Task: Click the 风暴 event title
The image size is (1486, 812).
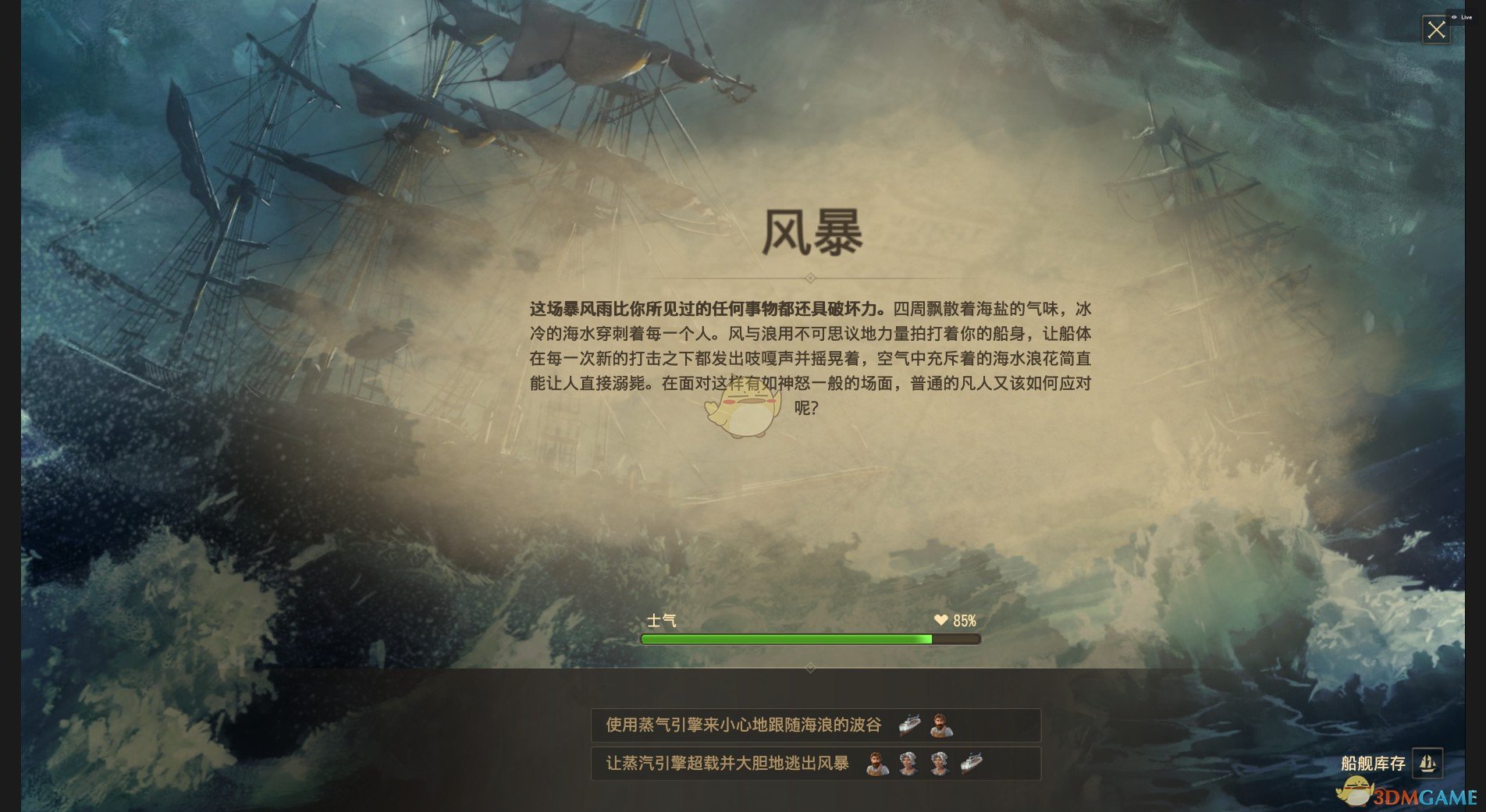Action: tap(812, 232)
